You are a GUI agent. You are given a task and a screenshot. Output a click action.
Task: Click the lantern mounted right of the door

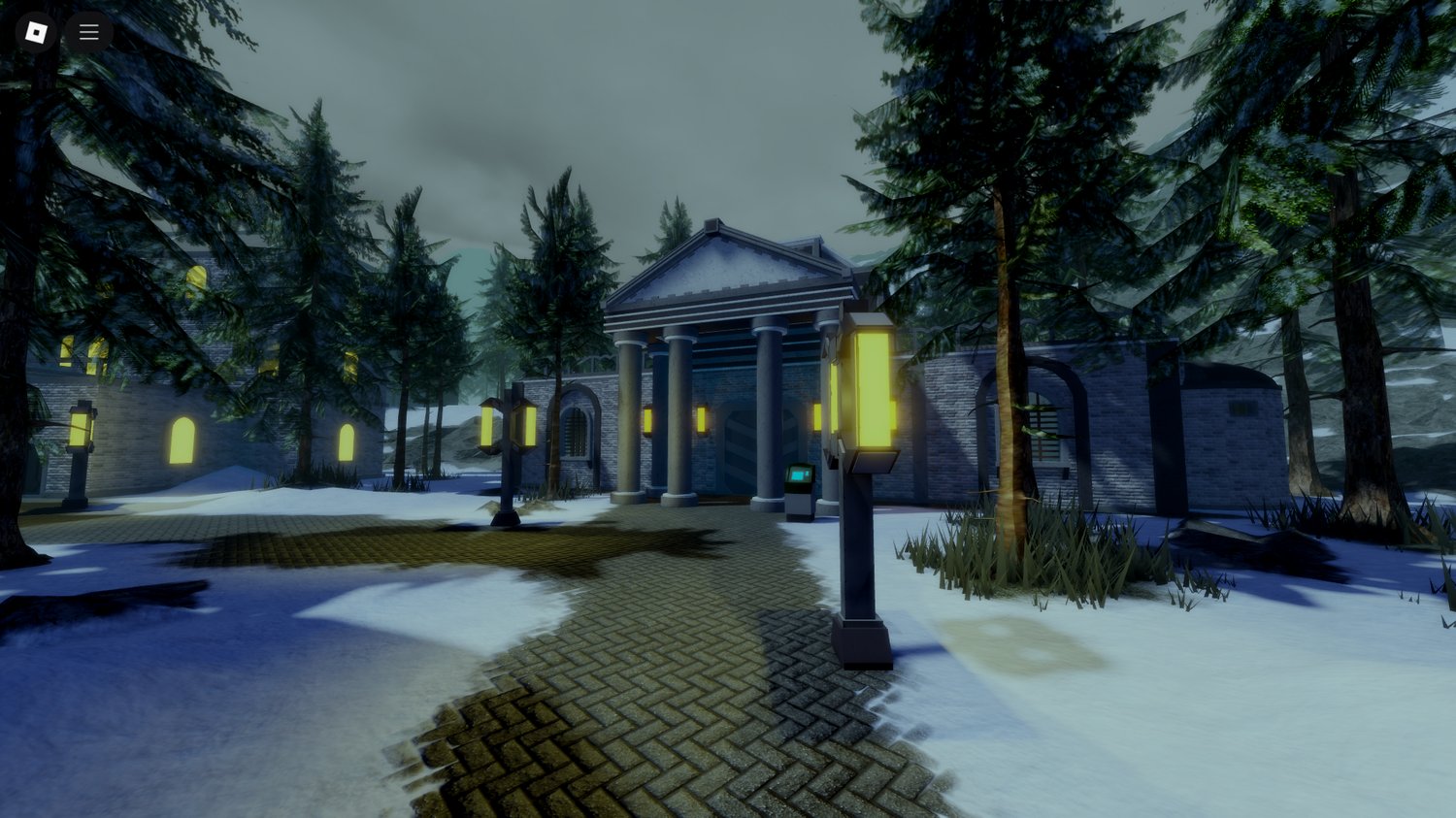click(x=817, y=418)
